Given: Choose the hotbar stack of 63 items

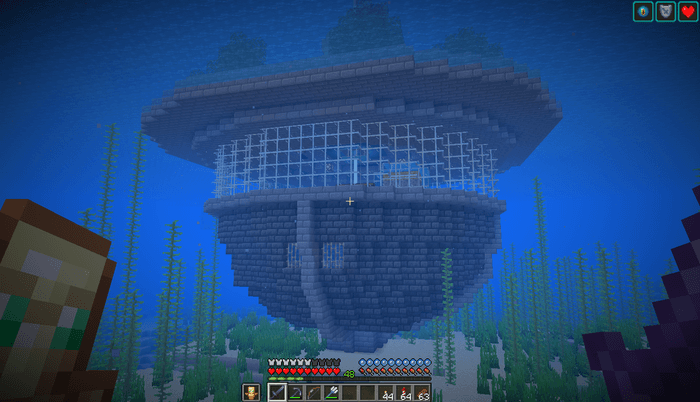Looking at the screenshot, I should [421, 392].
